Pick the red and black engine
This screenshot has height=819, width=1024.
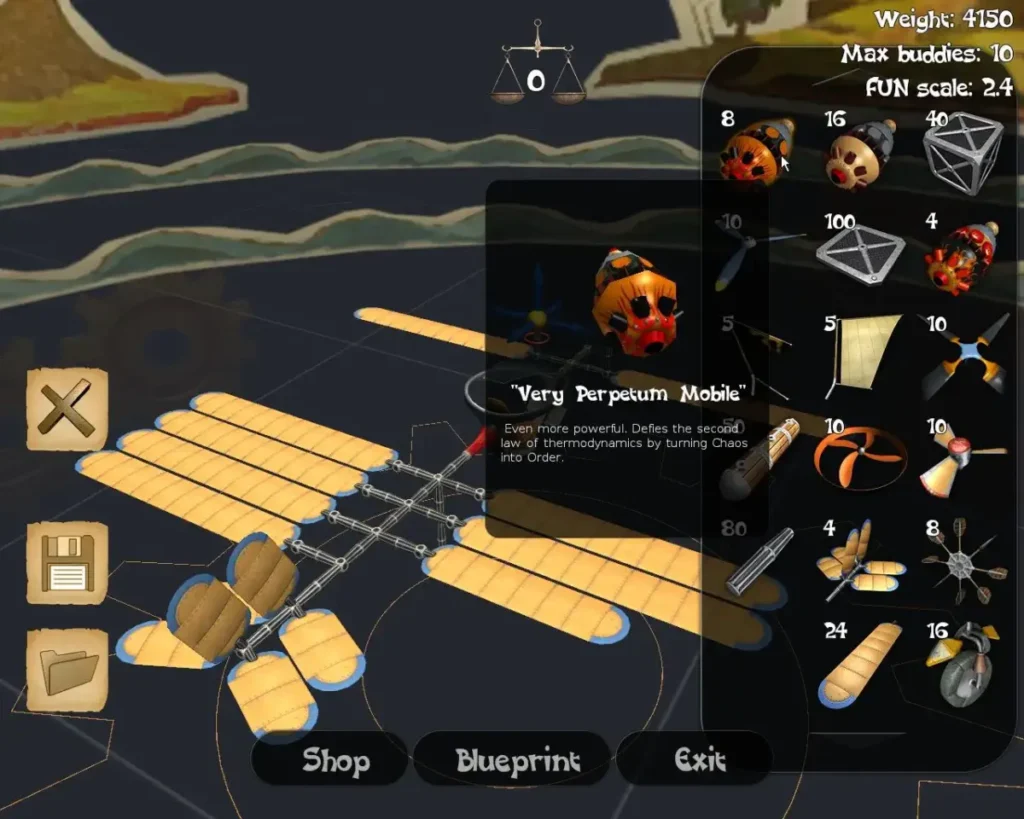[960, 258]
